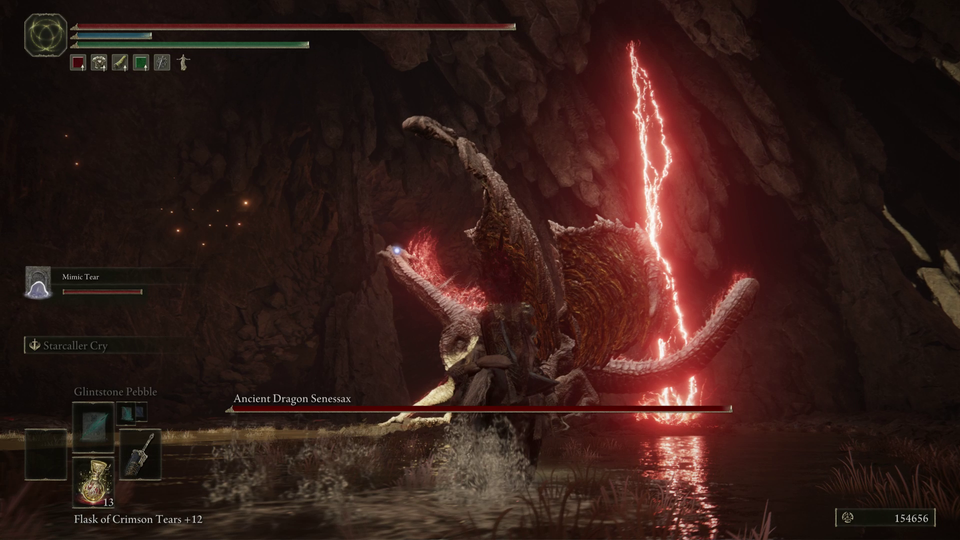Screen dimensions: 960x540
Task: Select the empty left-hand armament slot
Action: click(x=46, y=453)
